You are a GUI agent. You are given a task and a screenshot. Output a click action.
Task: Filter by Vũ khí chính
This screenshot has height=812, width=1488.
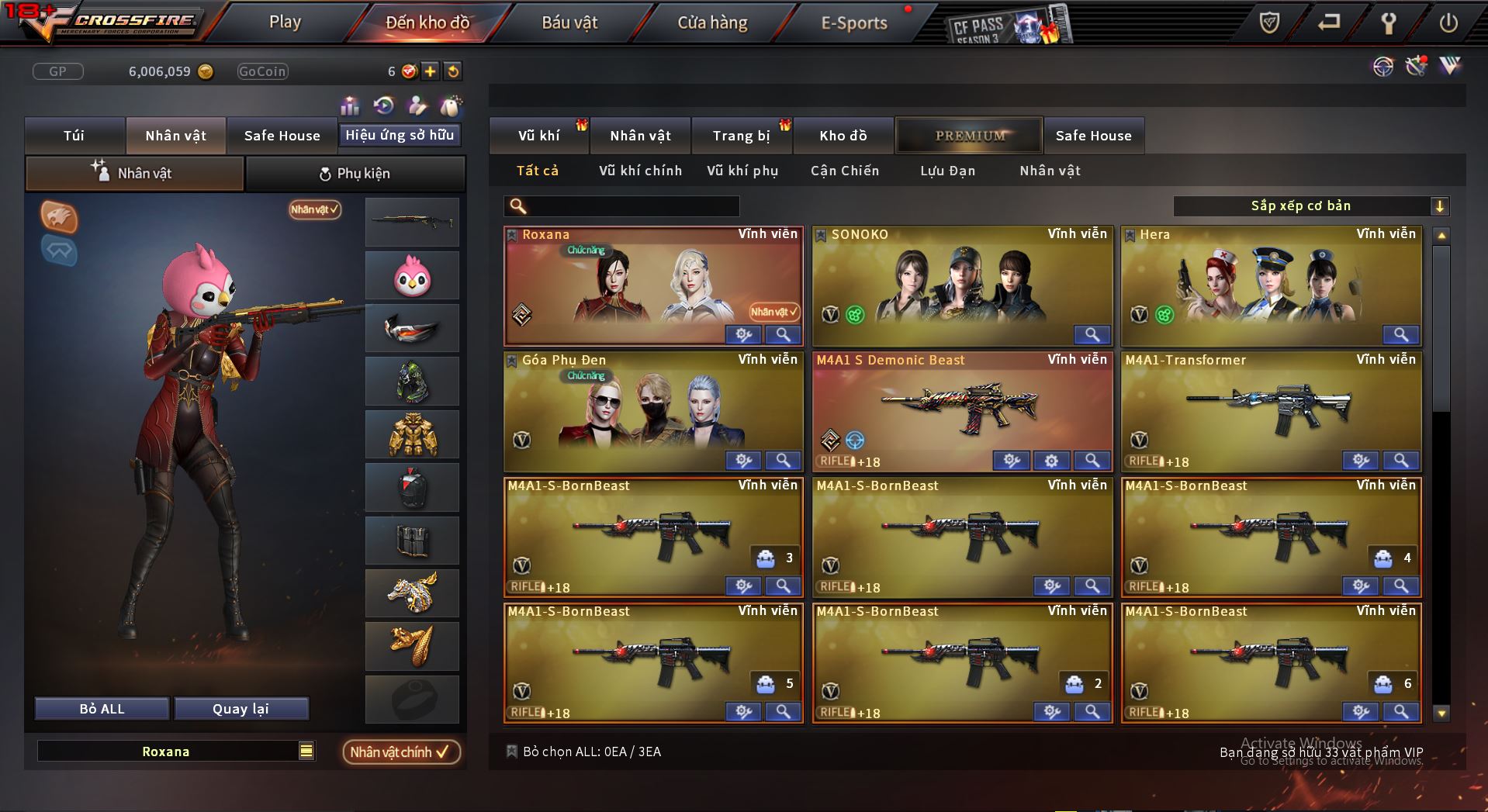(x=640, y=171)
